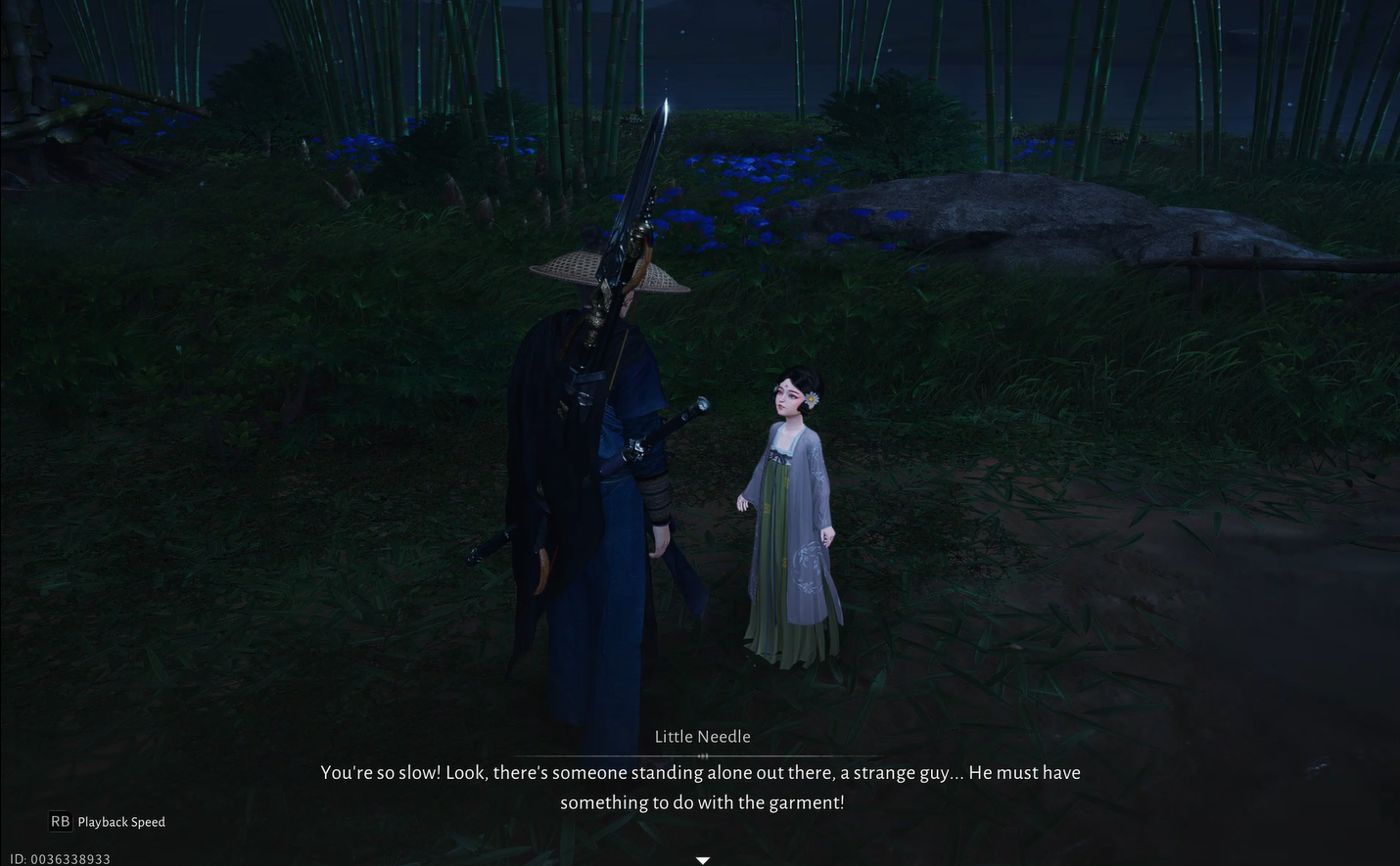The width and height of the screenshot is (1400, 866).
Task: Click the dialogue text about the garment
Action: (700, 788)
